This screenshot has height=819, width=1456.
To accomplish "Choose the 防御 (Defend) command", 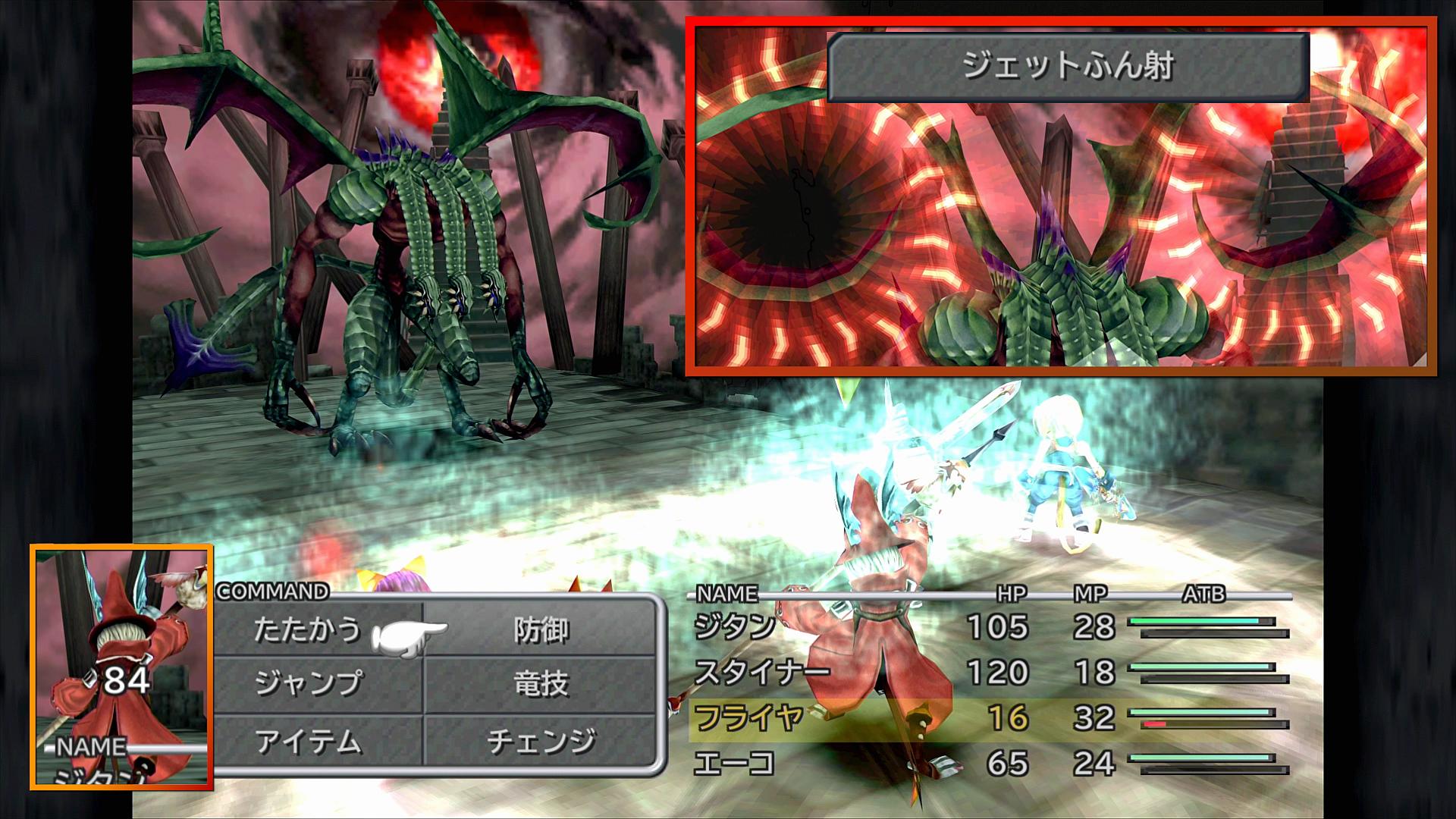I will click(541, 629).
